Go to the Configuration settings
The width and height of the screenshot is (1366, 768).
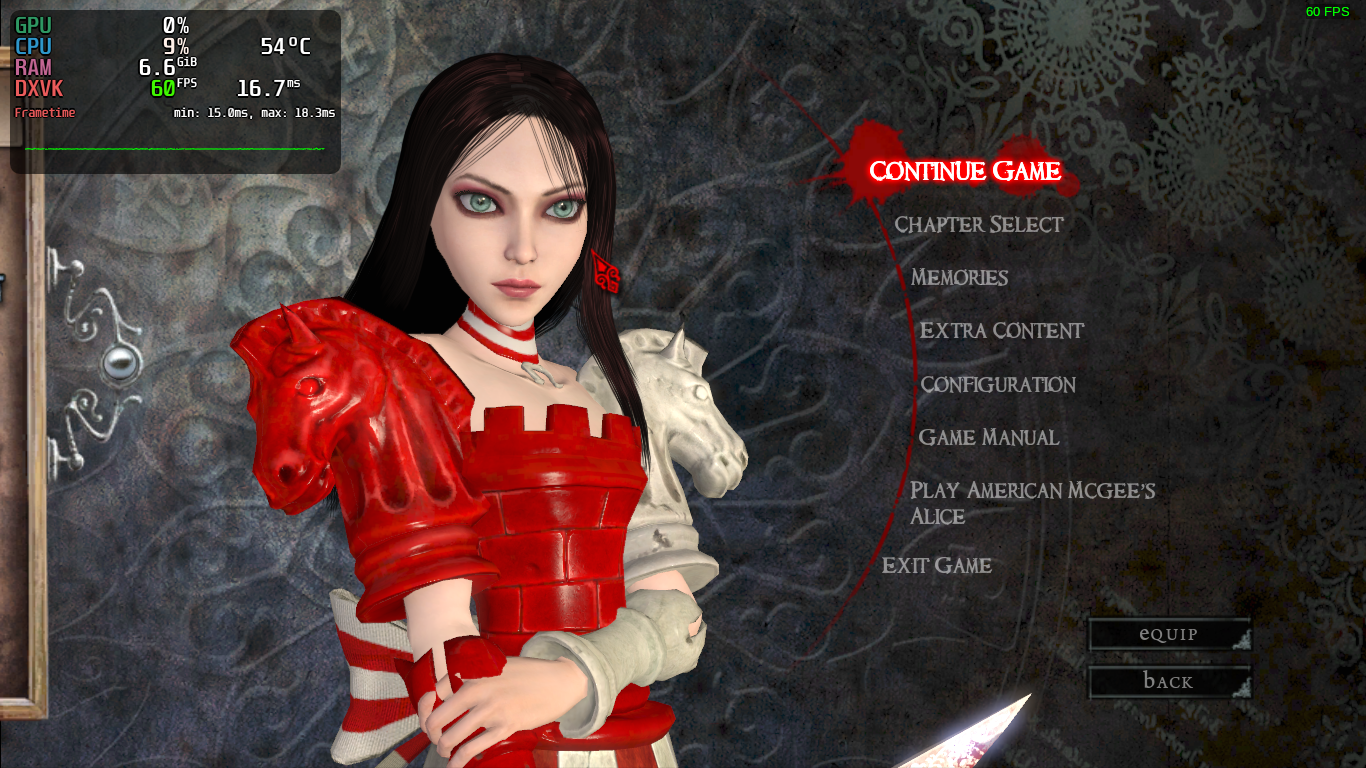pyautogui.click(x=997, y=385)
